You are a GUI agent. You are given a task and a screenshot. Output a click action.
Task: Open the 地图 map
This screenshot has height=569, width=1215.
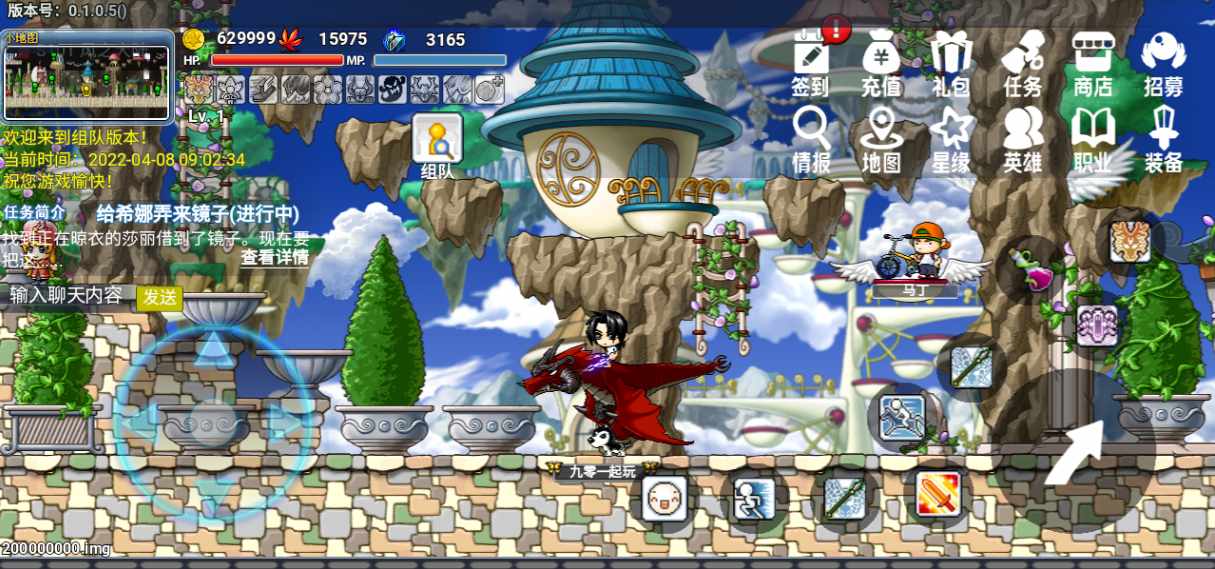[881, 140]
